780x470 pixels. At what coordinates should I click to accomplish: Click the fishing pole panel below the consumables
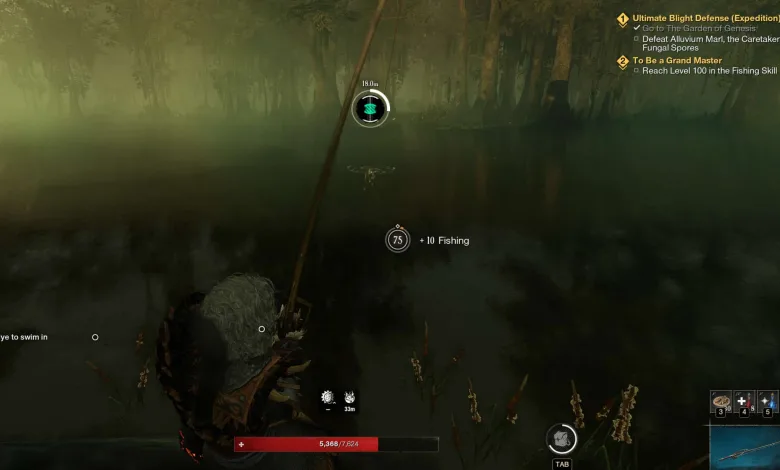pos(745,446)
